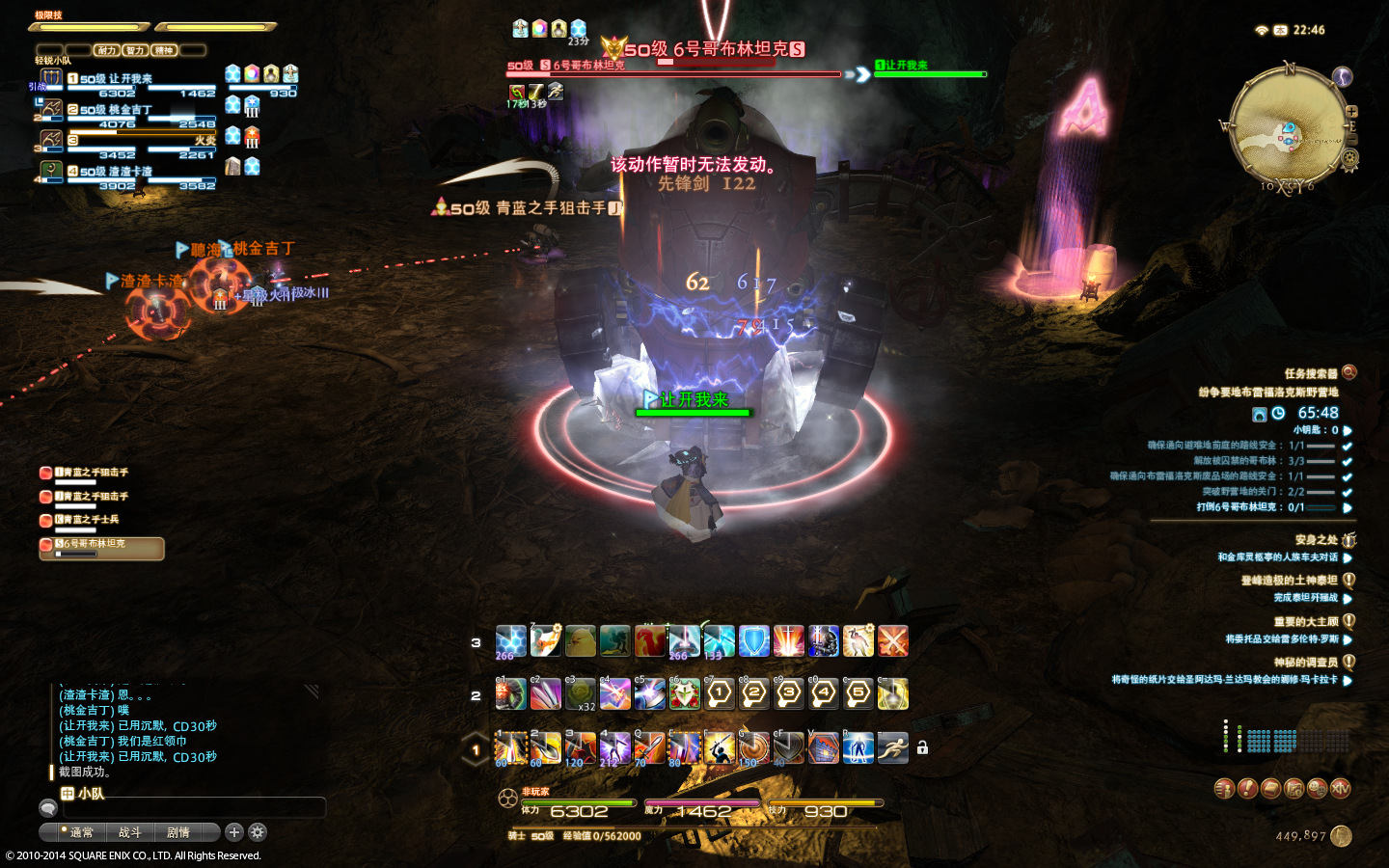Add a new chat tab with the plus button

(x=233, y=832)
